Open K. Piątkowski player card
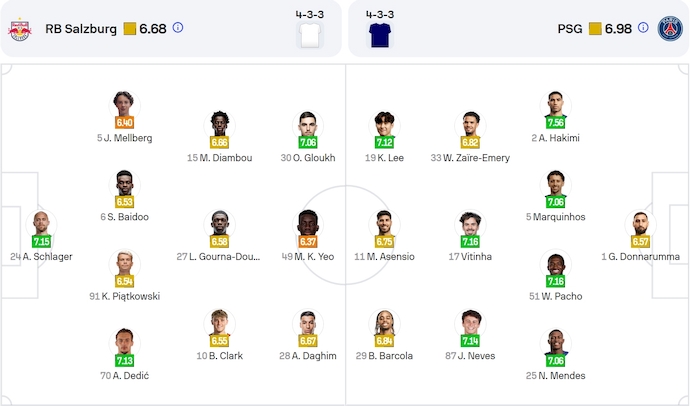This screenshot has width=690, height=406. click(124, 264)
